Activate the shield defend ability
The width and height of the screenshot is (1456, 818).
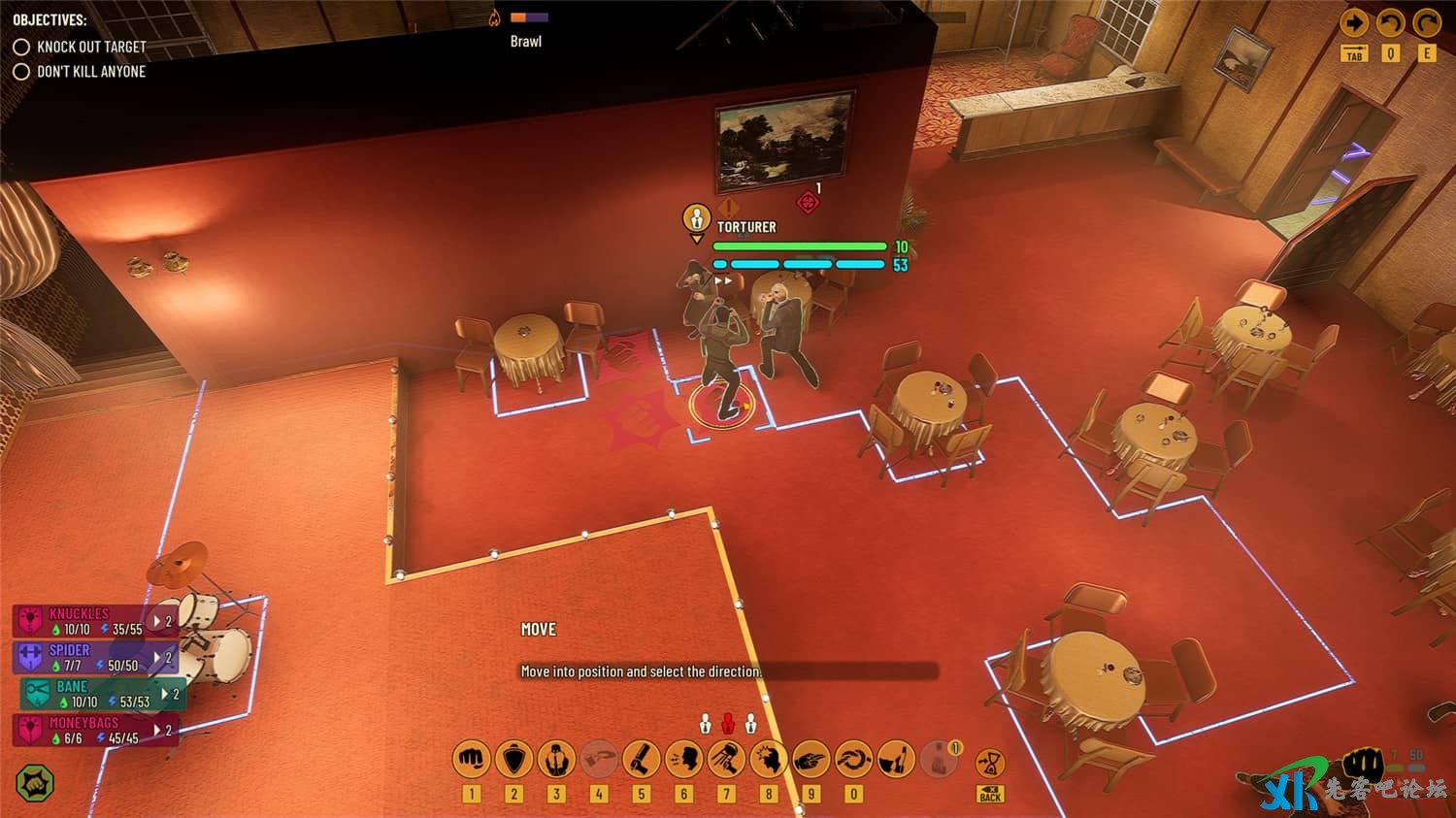(514, 759)
